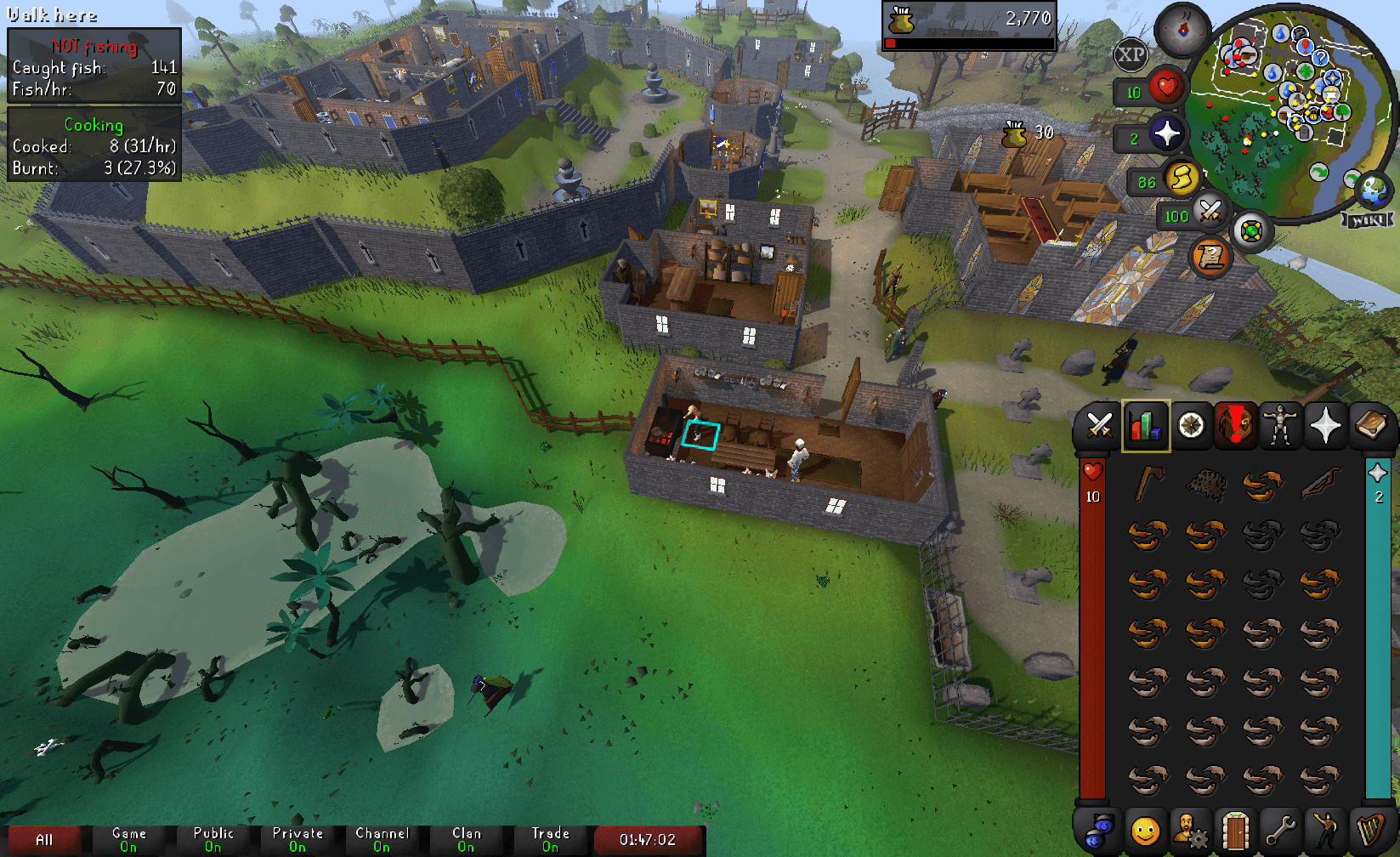Click the All chat filter button
The height and width of the screenshot is (857, 1400).
click(47, 840)
